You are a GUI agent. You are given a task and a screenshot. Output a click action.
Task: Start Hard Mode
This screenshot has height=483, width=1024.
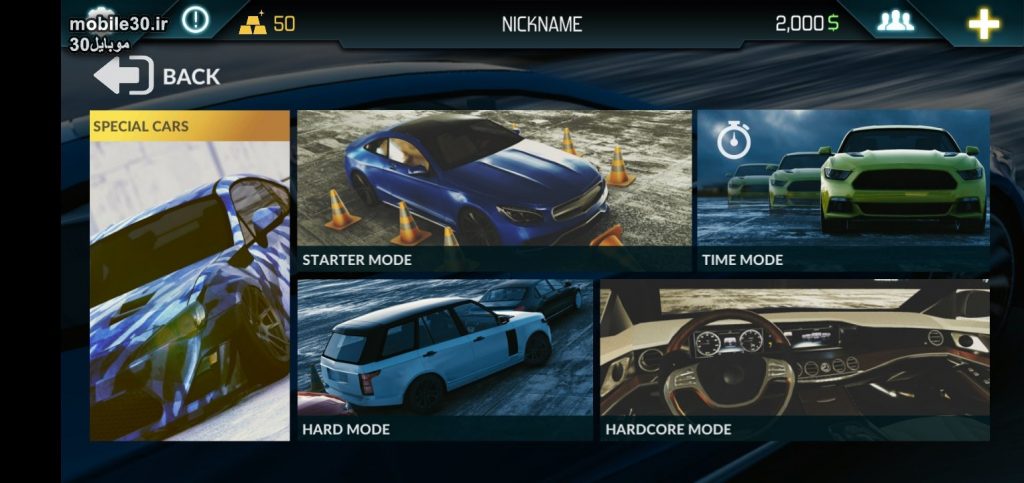445,360
